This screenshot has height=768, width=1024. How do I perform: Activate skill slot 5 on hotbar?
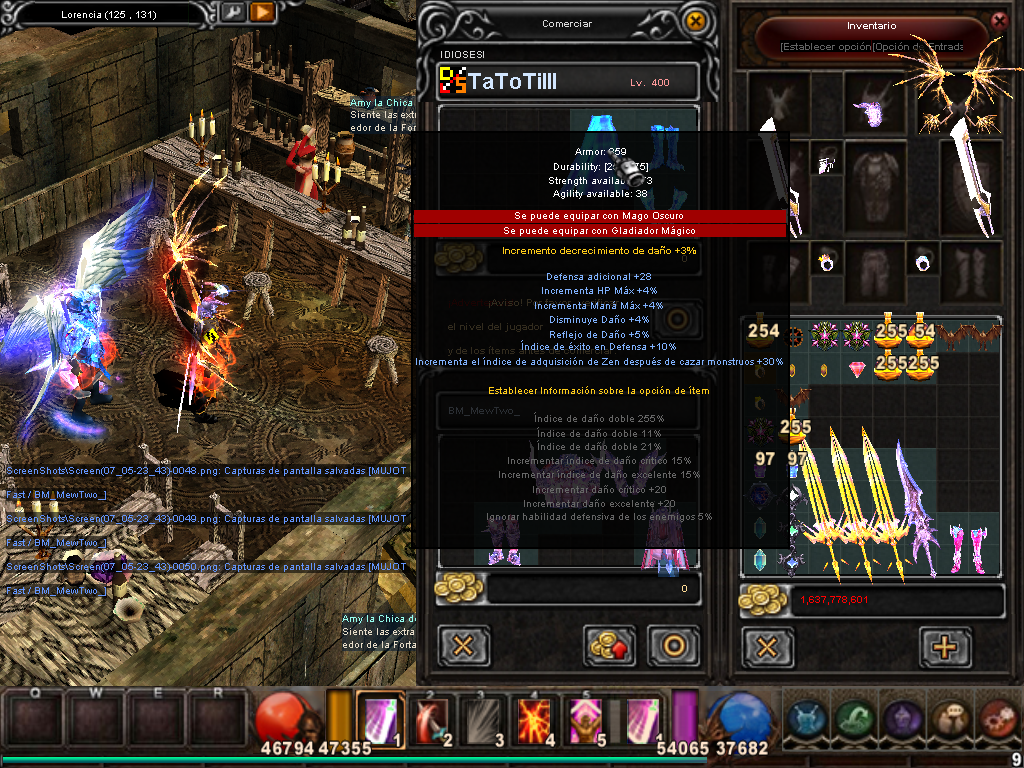pyautogui.click(x=587, y=718)
